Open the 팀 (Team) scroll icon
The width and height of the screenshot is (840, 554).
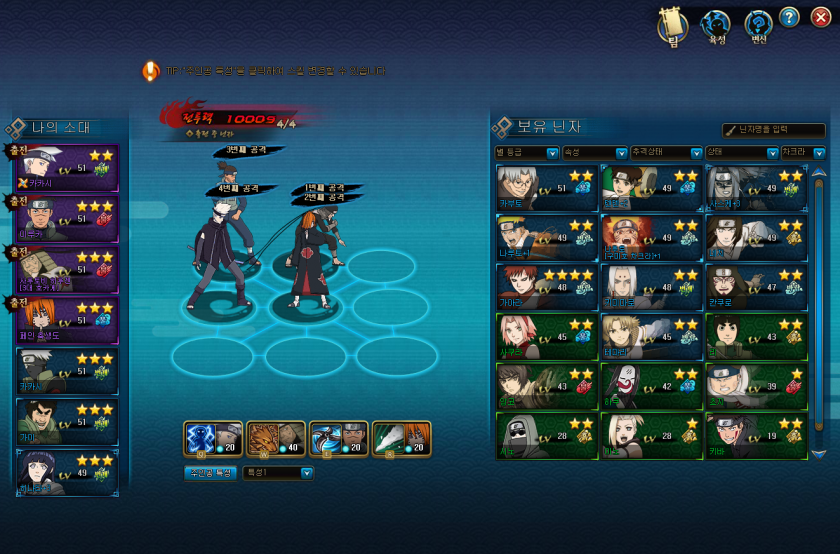(x=673, y=26)
